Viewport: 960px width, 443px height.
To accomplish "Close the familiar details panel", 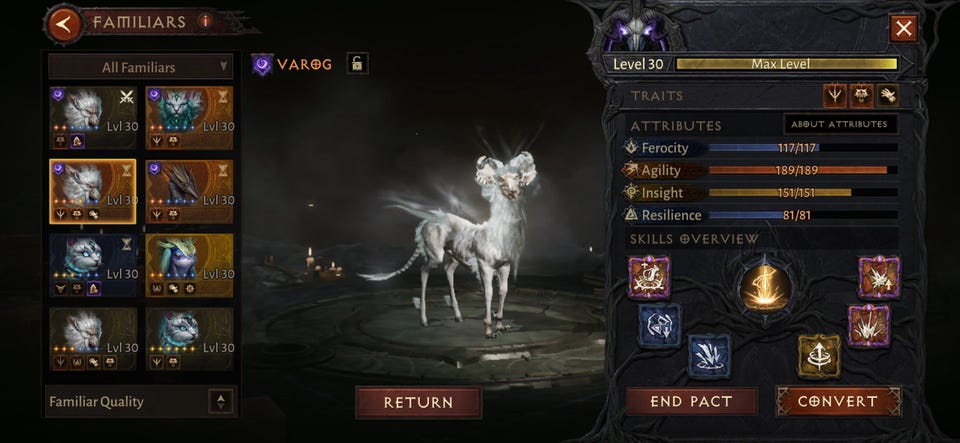I will [x=904, y=28].
